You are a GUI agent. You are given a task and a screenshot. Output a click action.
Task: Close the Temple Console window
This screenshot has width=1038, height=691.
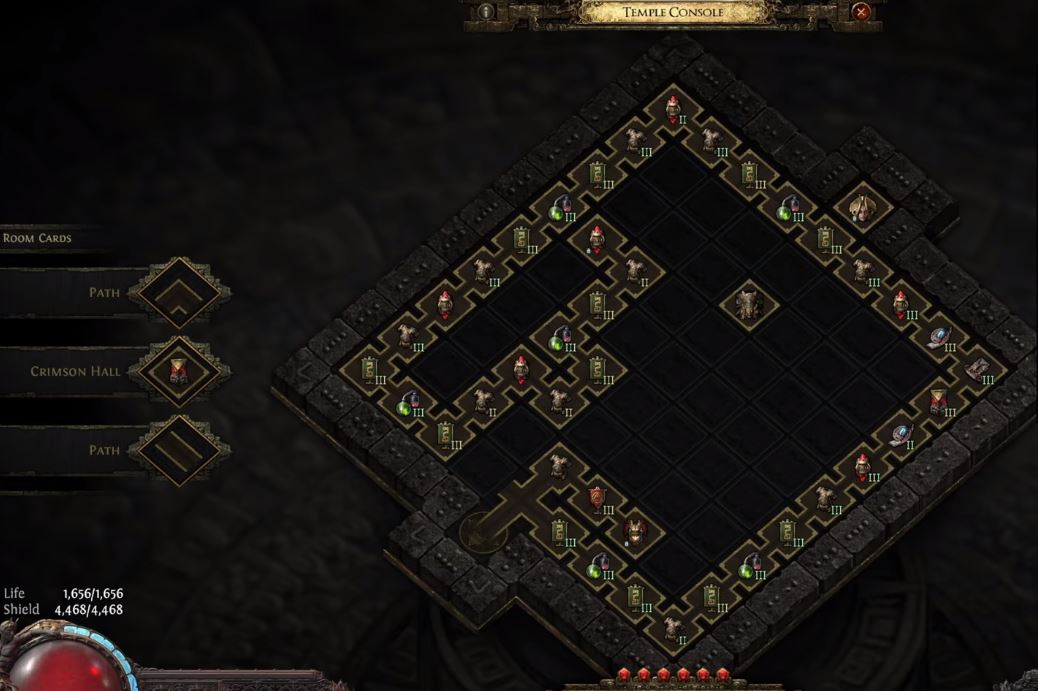click(861, 12)
